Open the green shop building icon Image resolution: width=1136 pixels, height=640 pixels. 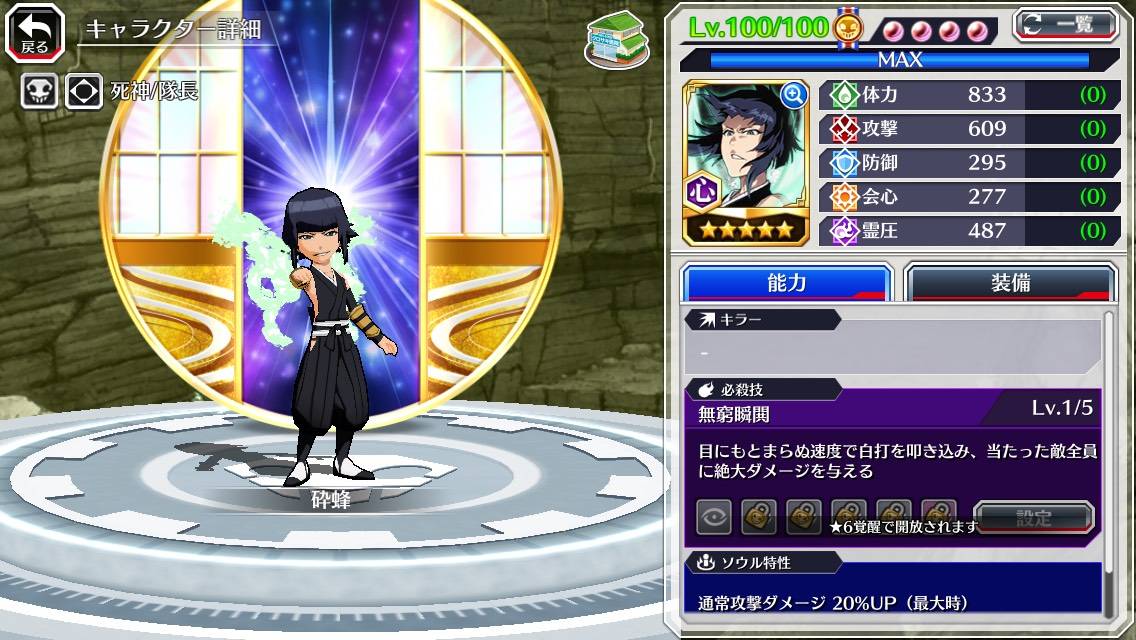[x=616, y=41]
